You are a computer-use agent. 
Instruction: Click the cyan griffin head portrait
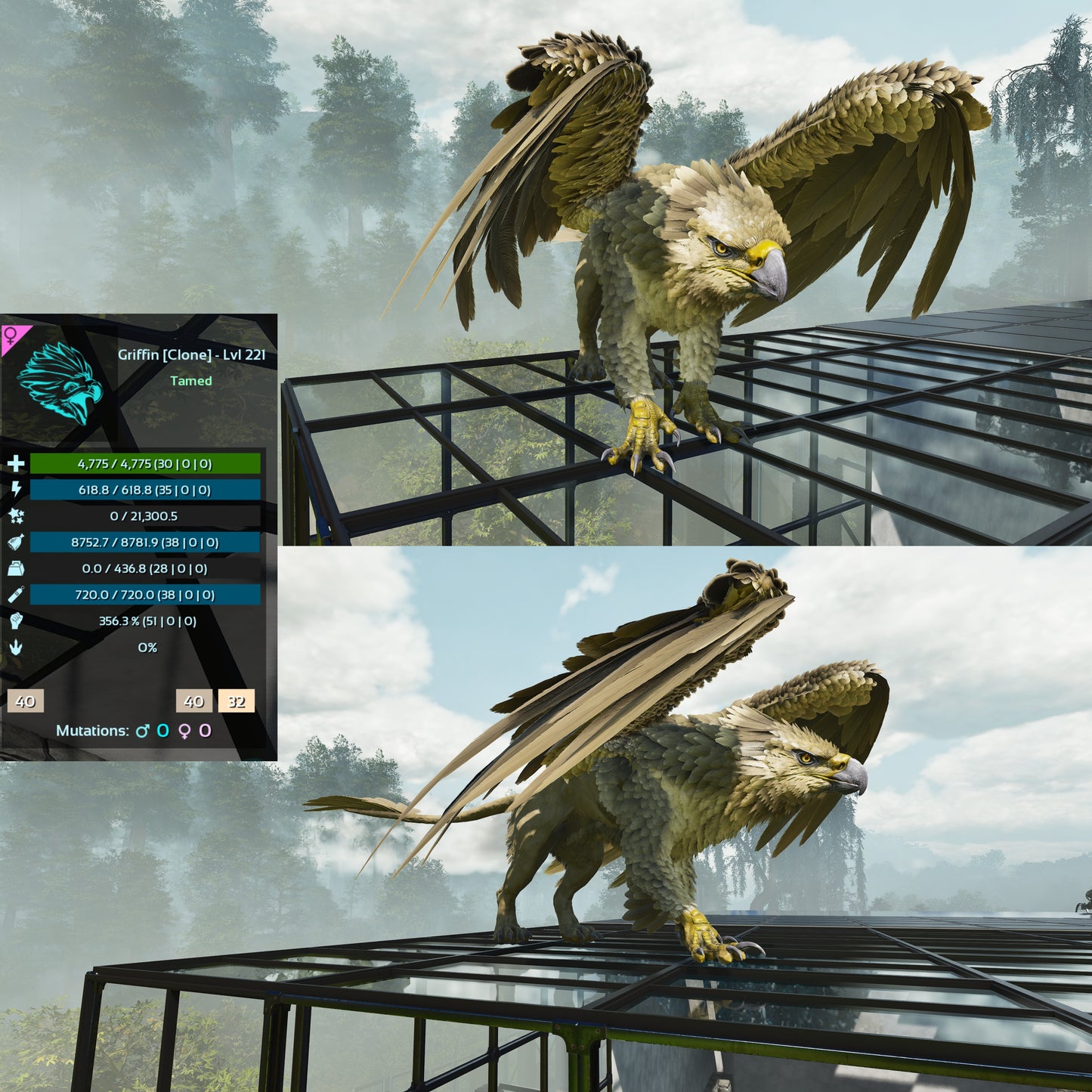(x=60, y=382)
